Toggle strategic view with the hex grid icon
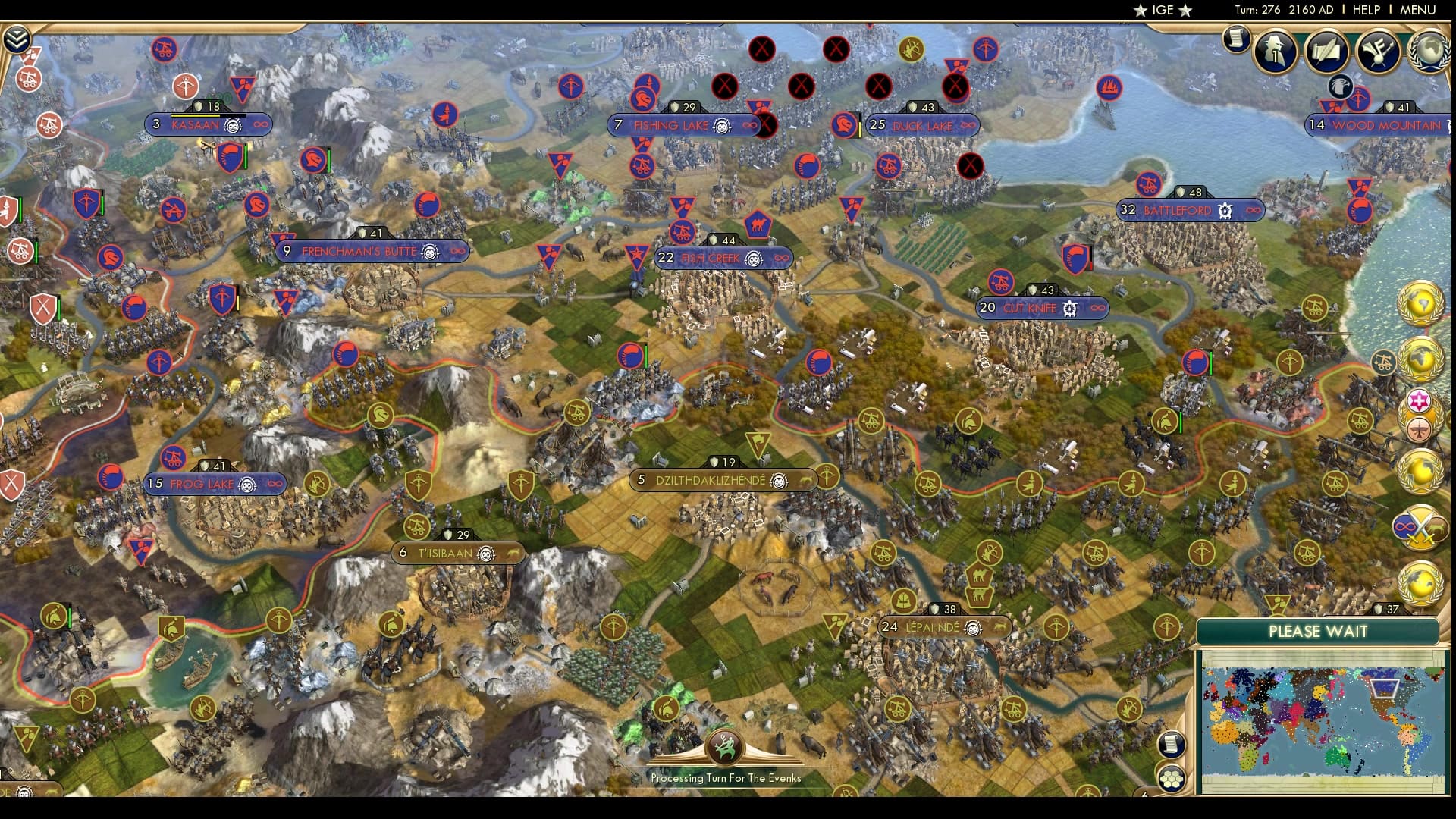 1172,777
